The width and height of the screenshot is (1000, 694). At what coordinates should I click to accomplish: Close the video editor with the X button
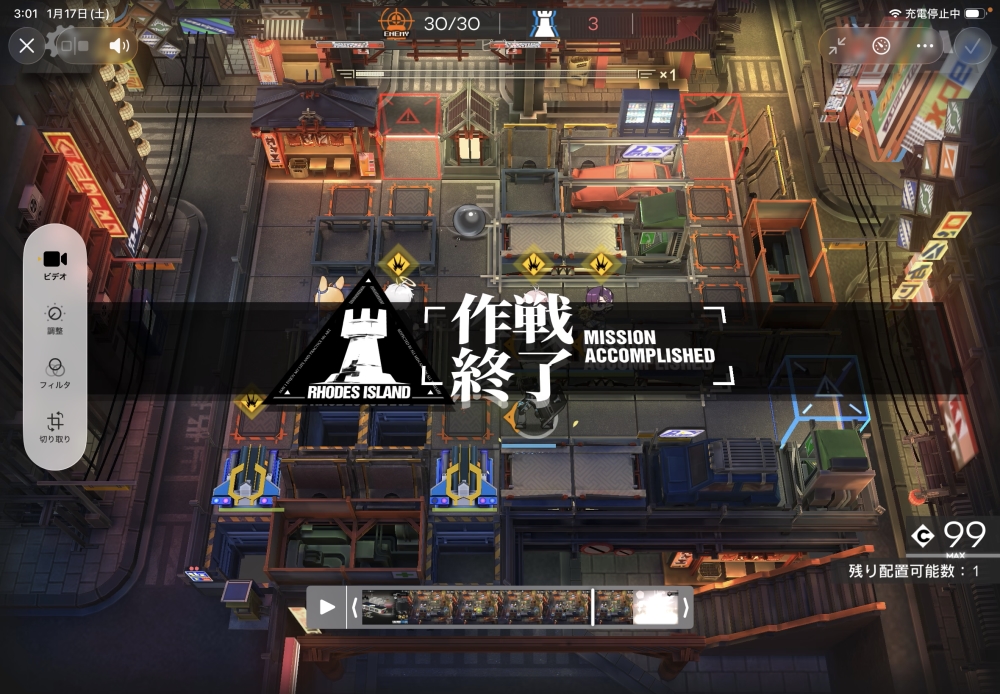[27, 45]
